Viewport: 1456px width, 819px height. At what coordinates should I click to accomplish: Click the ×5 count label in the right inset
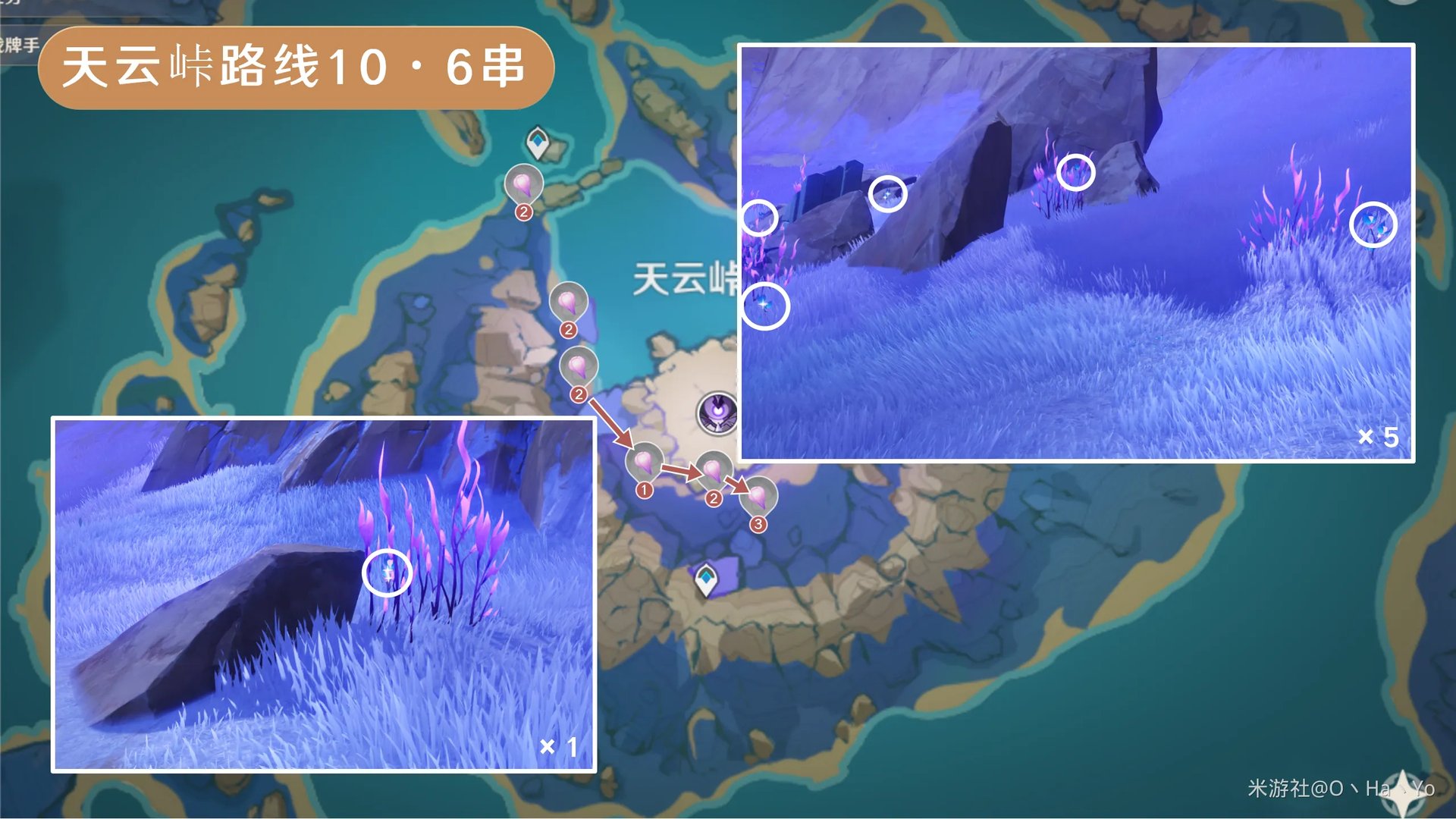(1377, 435)
